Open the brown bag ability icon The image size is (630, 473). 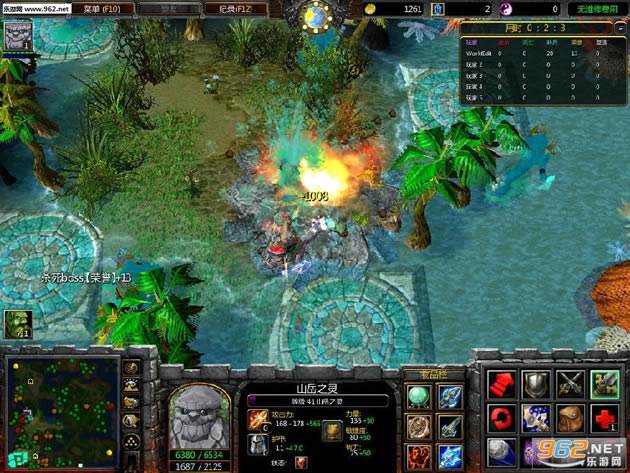coord(571,417)
